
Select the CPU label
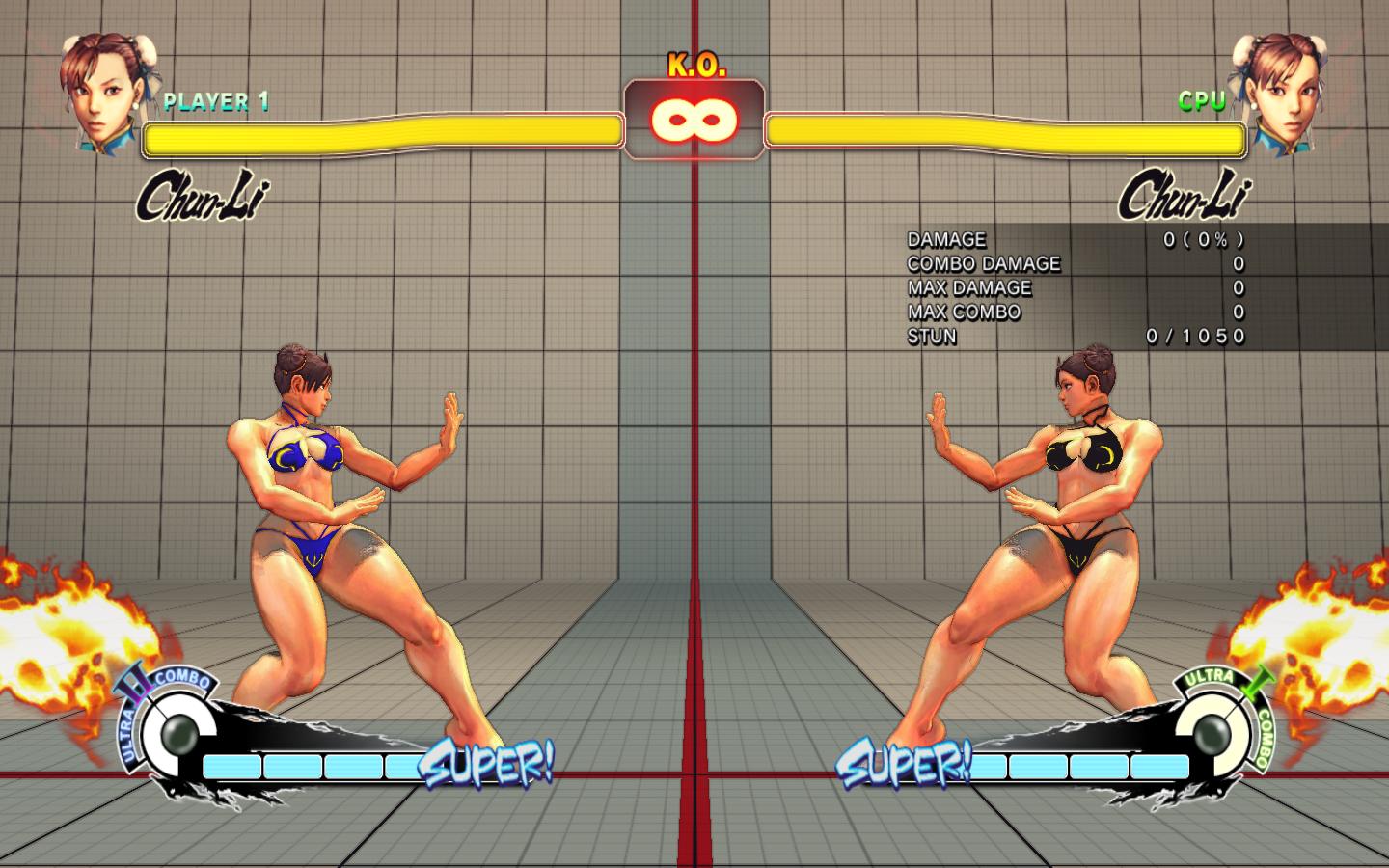pyautogui.click(x=1202, y=97)
